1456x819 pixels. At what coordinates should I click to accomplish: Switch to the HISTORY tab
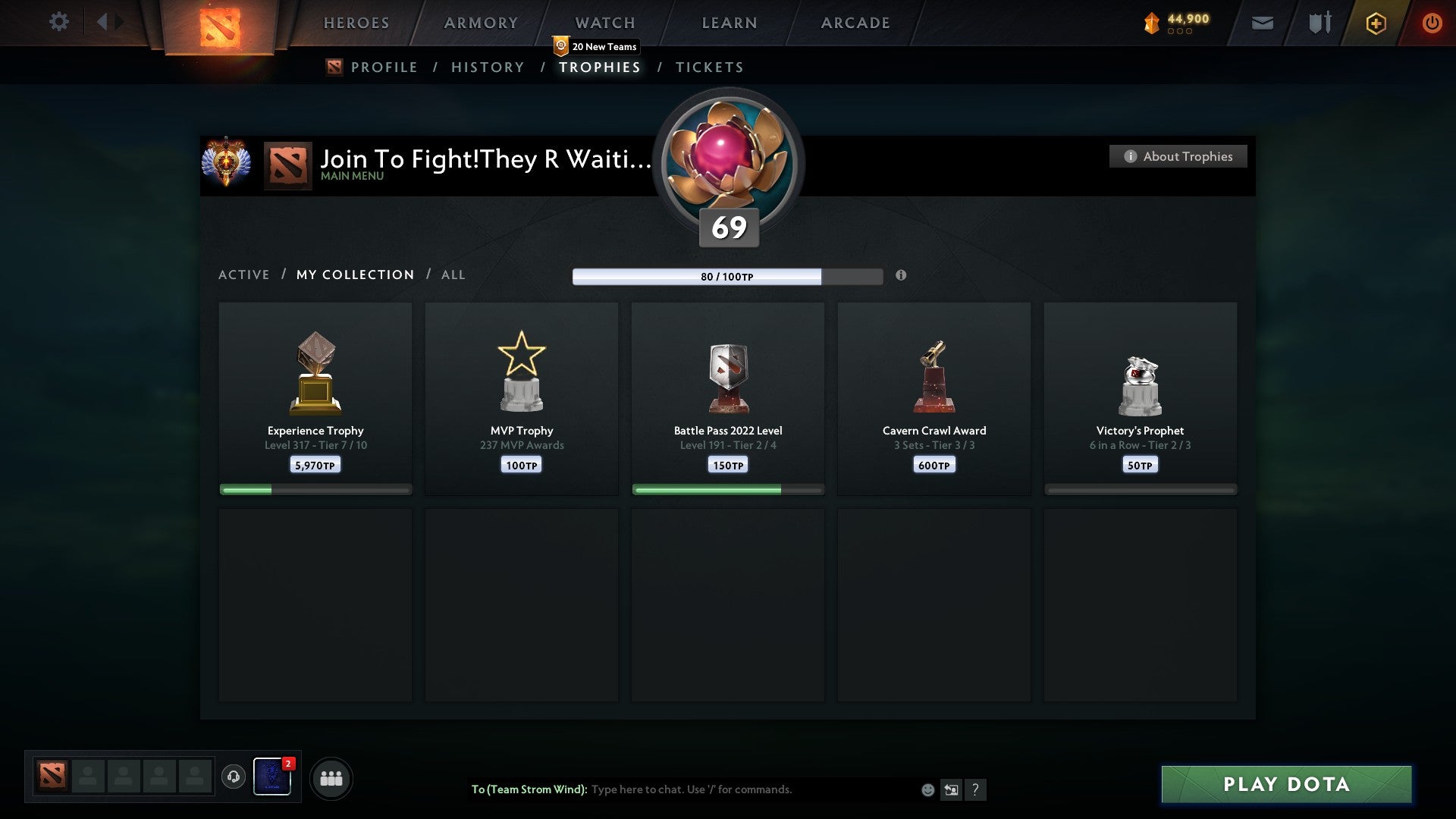point(486,67)
